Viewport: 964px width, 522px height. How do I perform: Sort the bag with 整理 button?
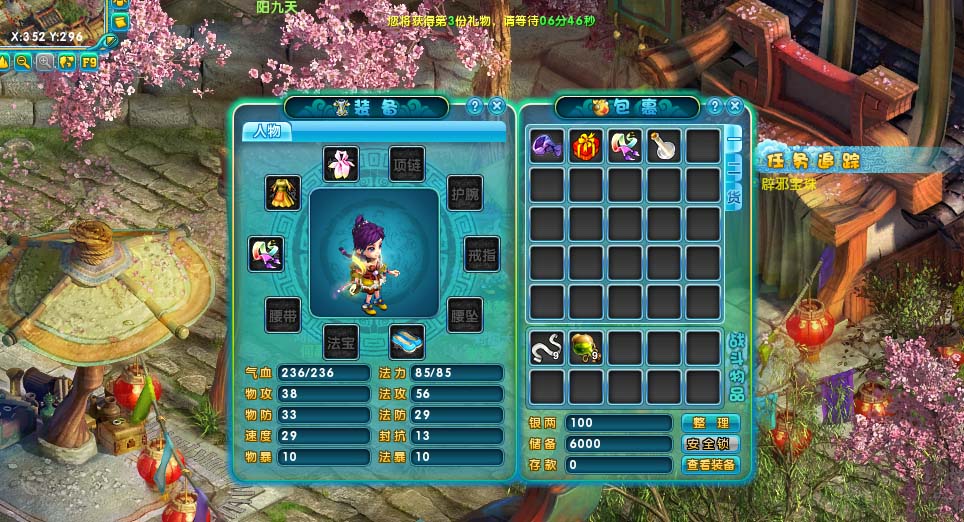tap(711, 423)
